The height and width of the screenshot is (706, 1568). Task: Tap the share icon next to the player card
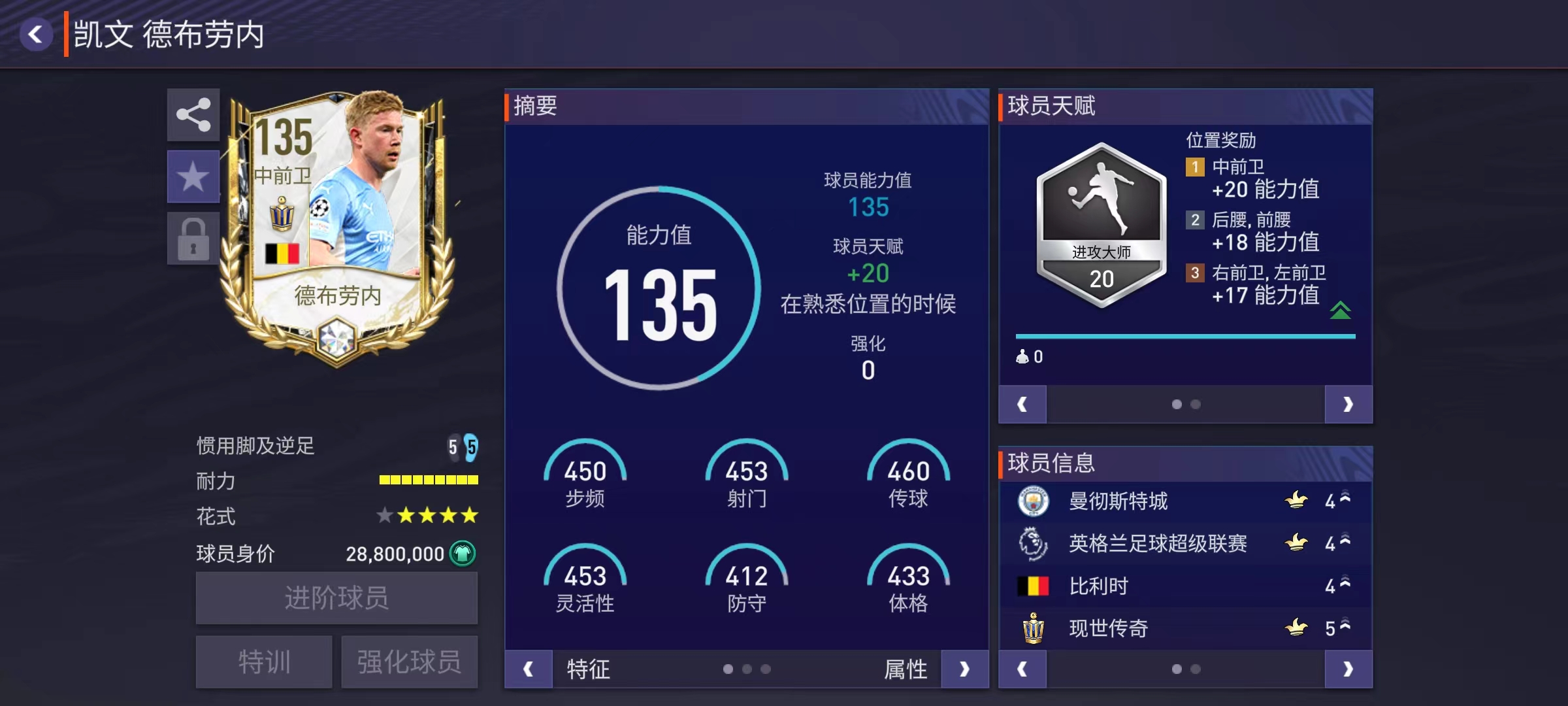193,115
